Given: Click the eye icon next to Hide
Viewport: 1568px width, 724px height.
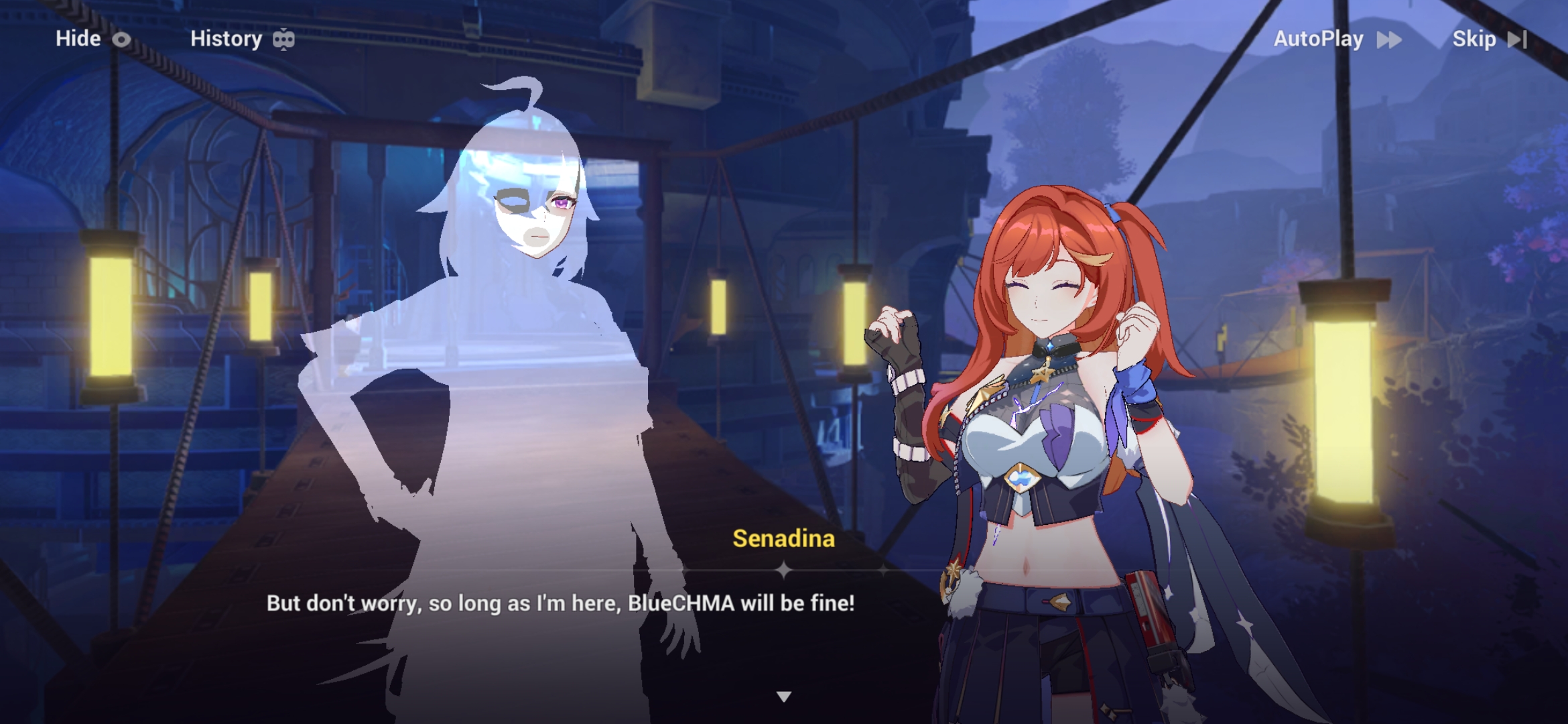Looking at the screenshot, I should (x=121, y=40).
